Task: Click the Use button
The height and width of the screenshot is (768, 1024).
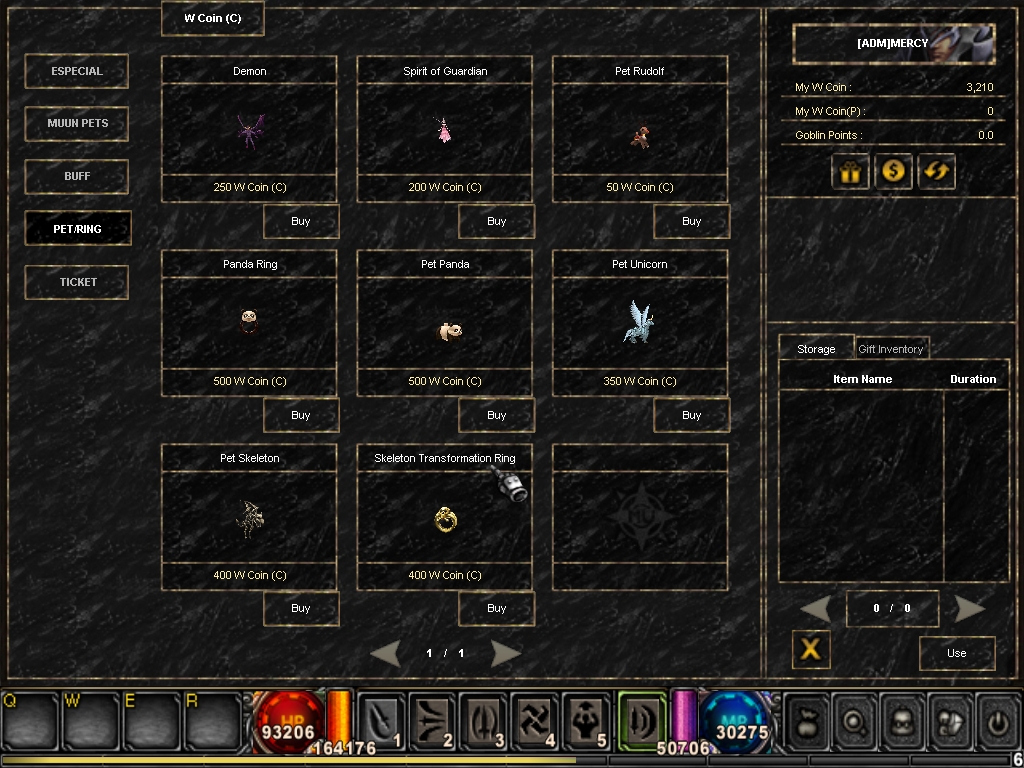Action: coord(956,653)
